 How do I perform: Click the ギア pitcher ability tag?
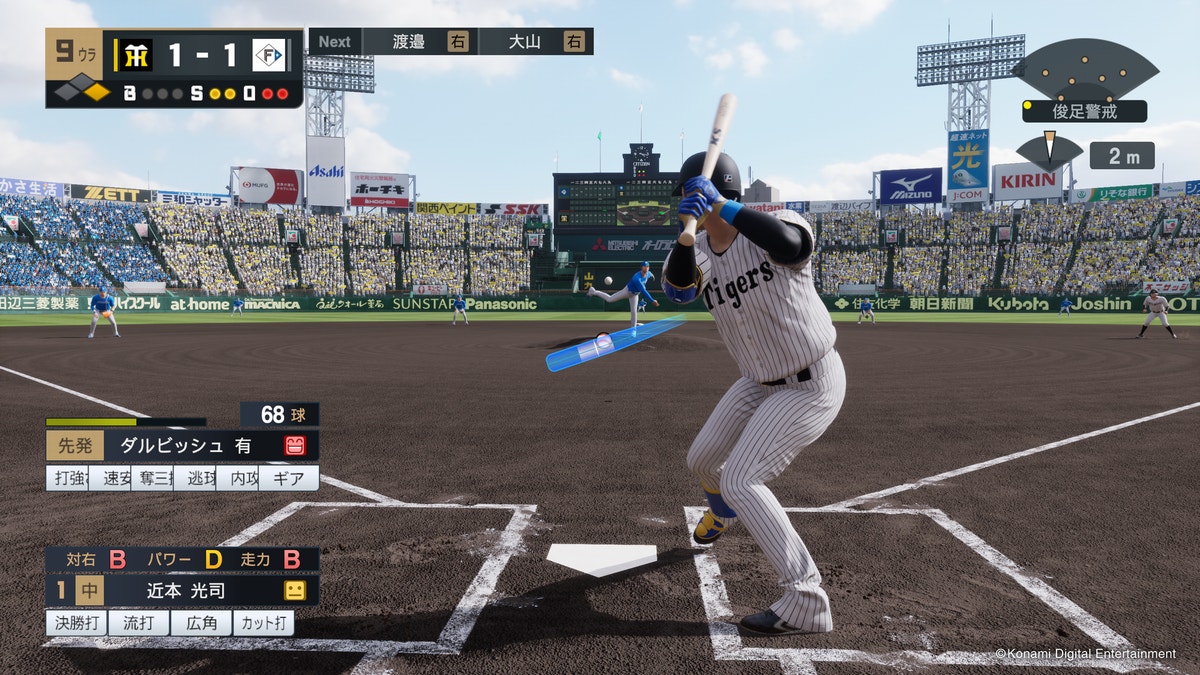(289, 478)
